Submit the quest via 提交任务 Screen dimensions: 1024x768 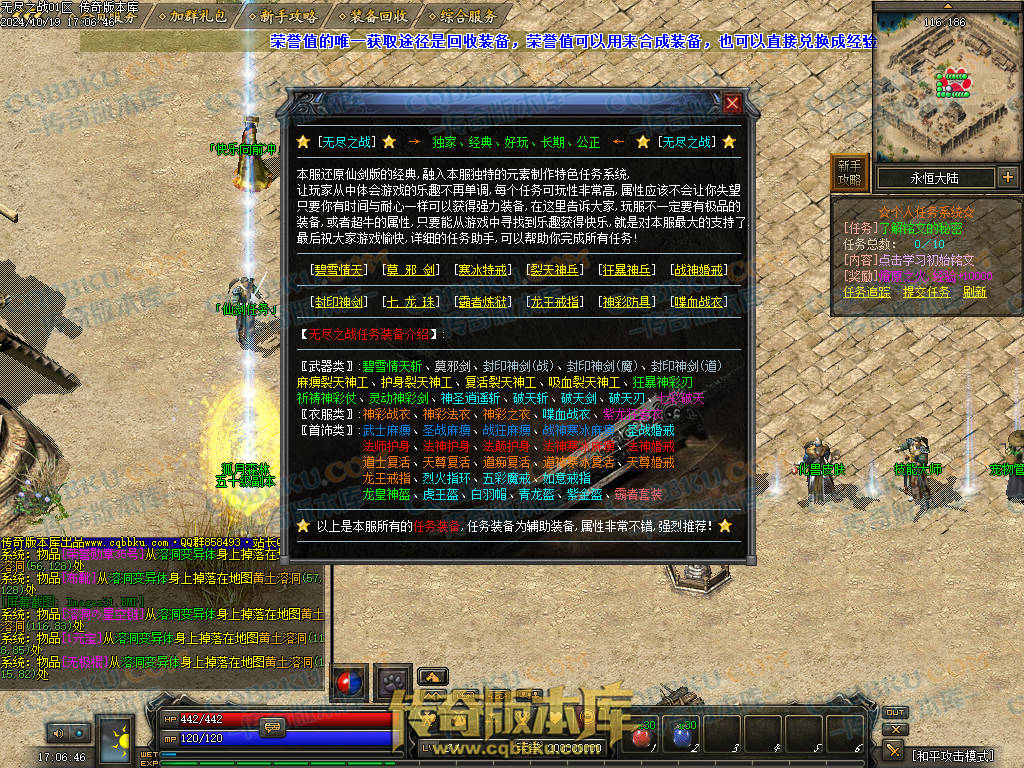click(x=926, y=292)
